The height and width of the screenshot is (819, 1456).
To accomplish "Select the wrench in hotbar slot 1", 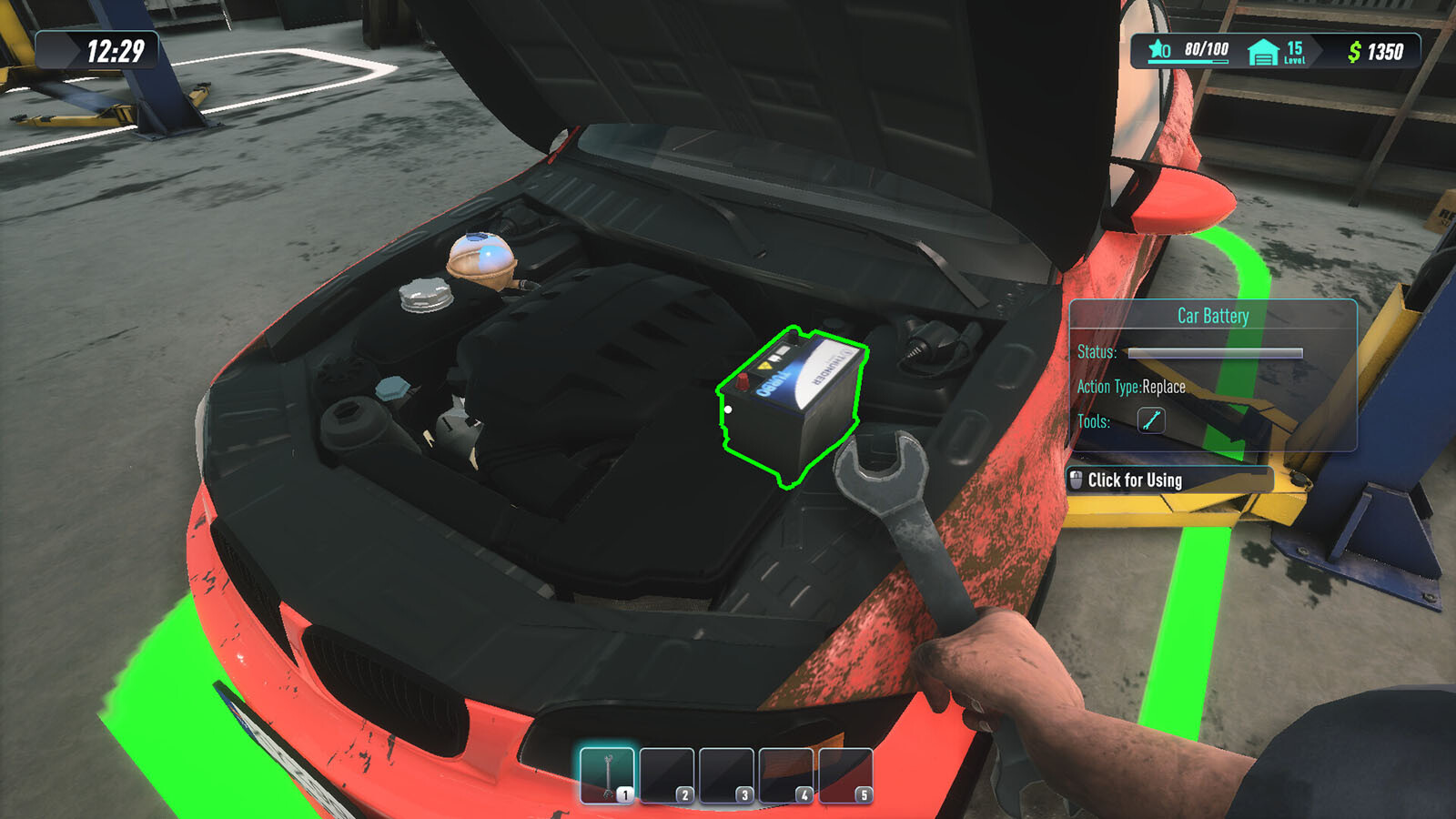I will (x=607, y=774).
